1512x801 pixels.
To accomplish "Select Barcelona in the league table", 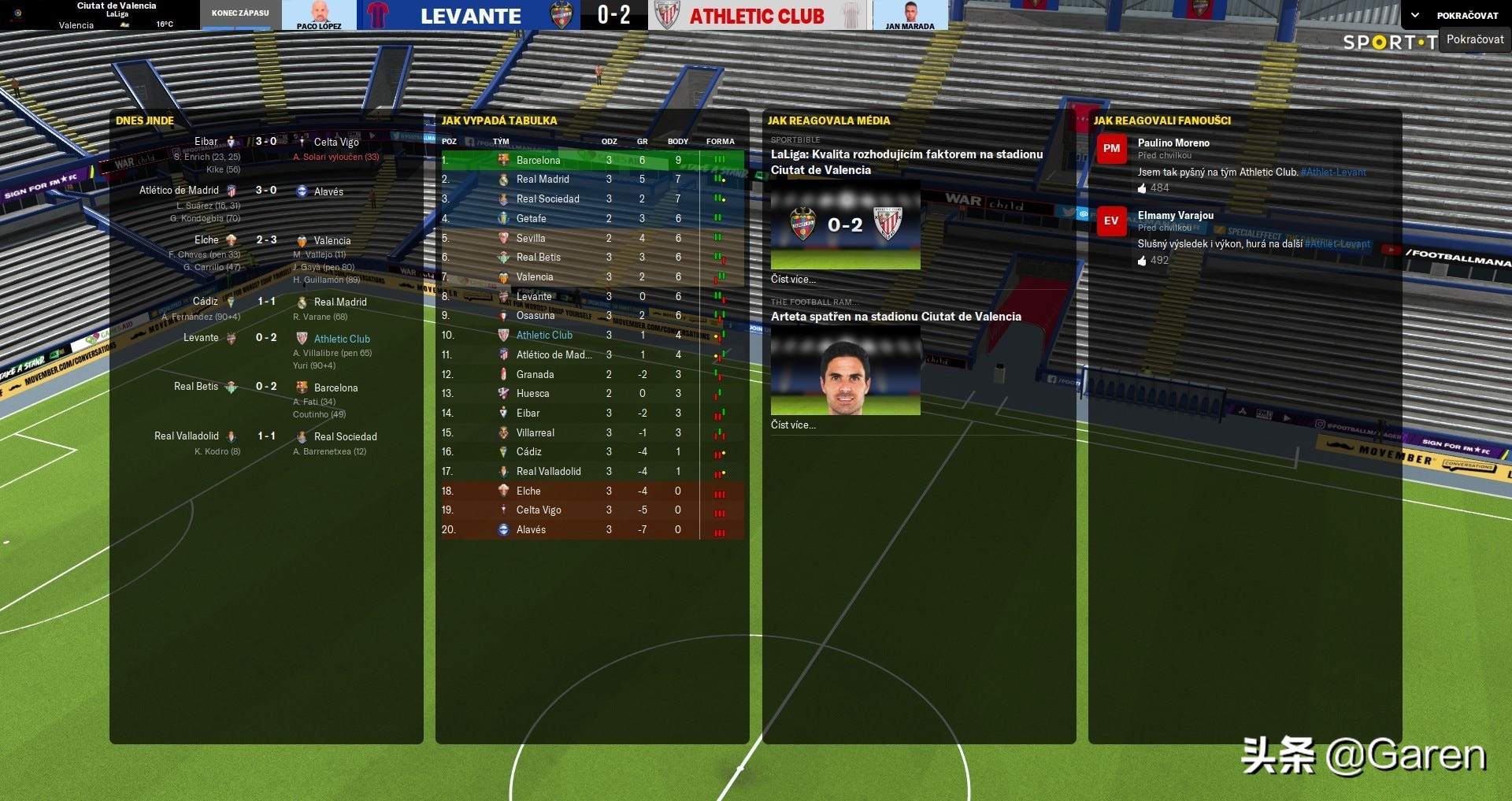I will click(538, 160).
